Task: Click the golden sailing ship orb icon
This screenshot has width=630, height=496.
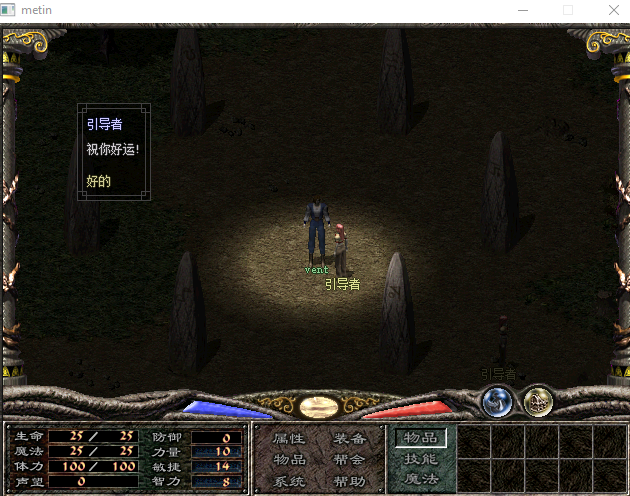Action: (x=539, y=401)
